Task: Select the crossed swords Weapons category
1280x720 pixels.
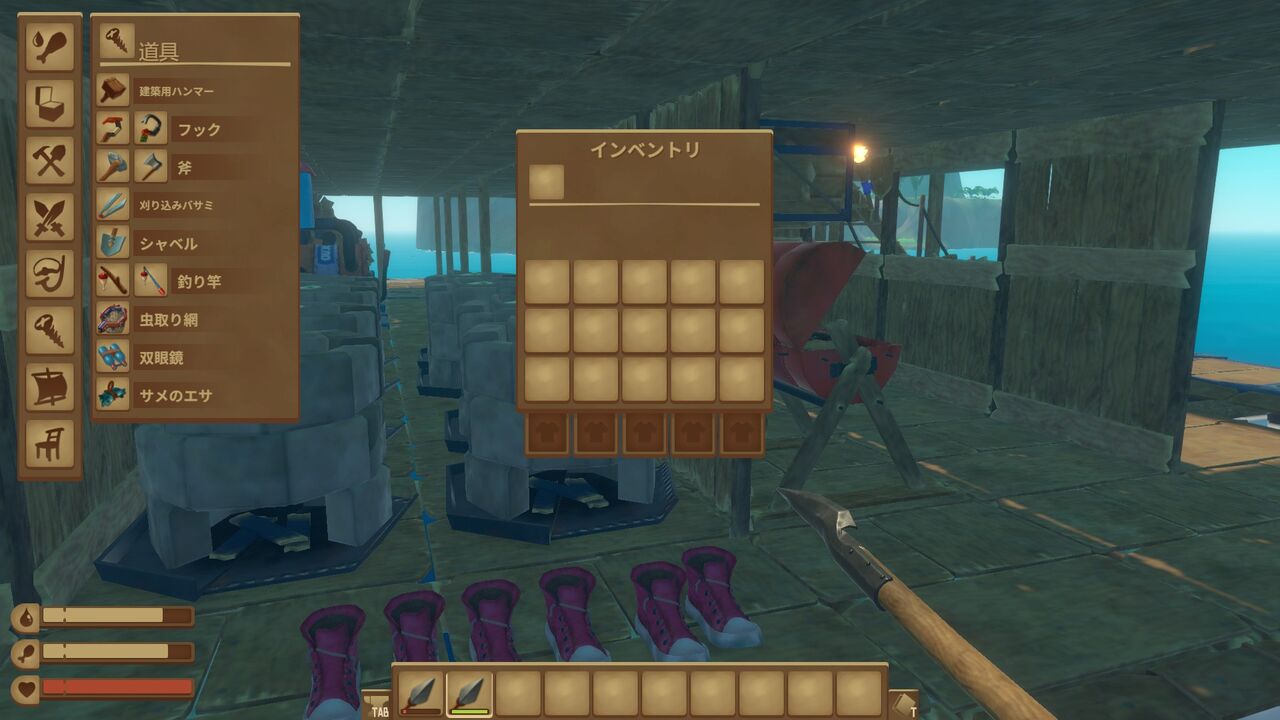Action: click(48, 218)
